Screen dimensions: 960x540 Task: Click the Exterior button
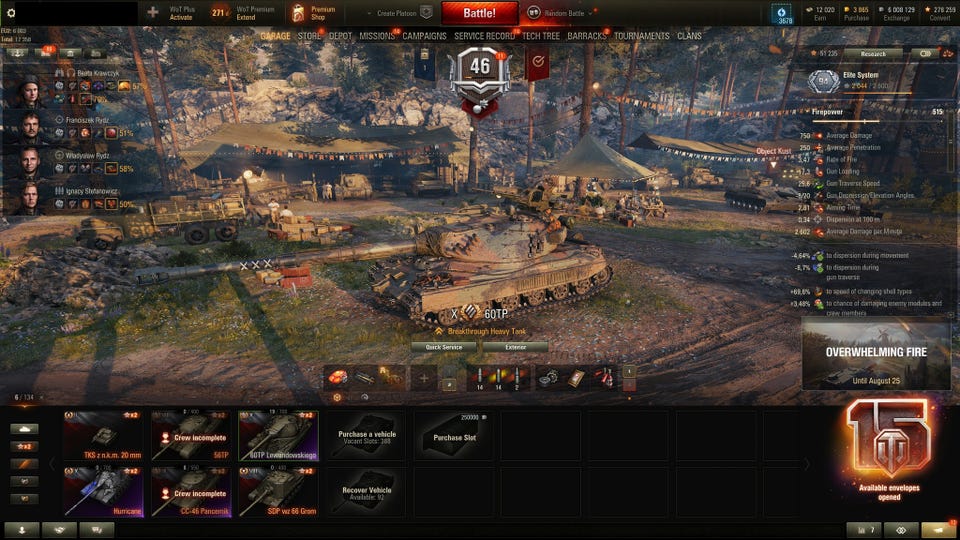point(514,347)
